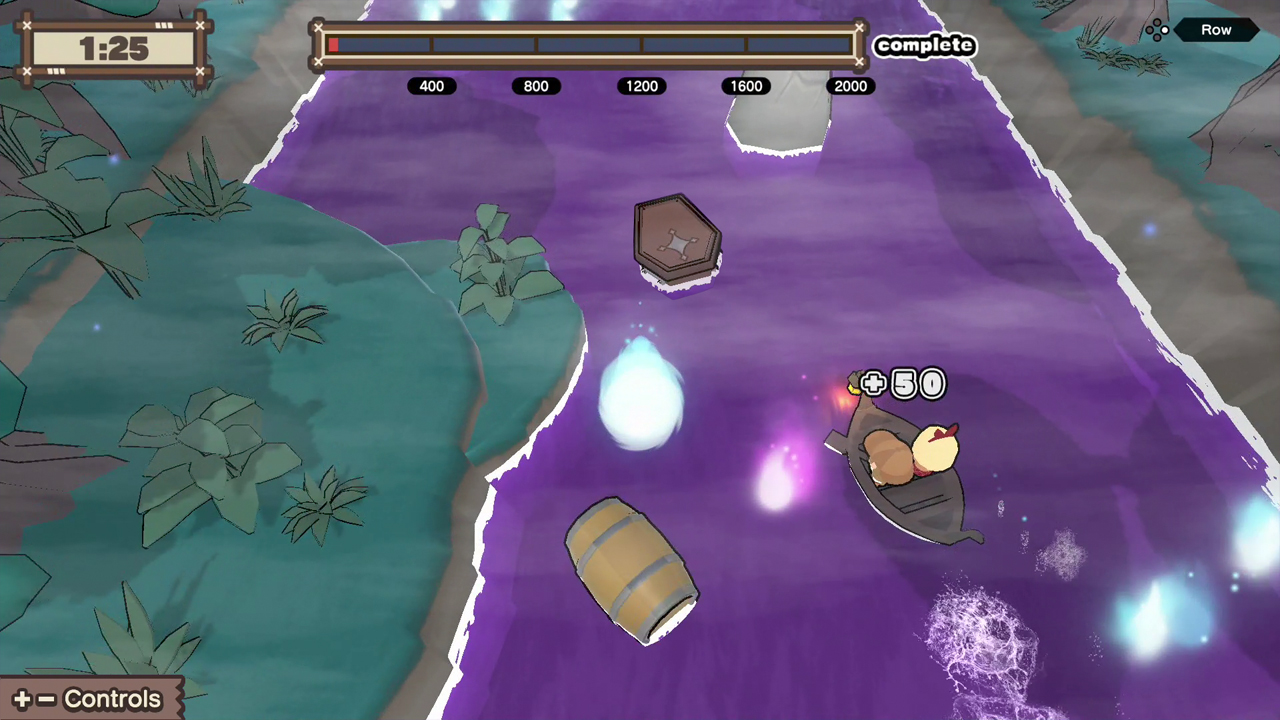This screenshot has height=720, width=1280.
Task: Select the d-pad controller icon next to Row
Action: (1157, 29)
